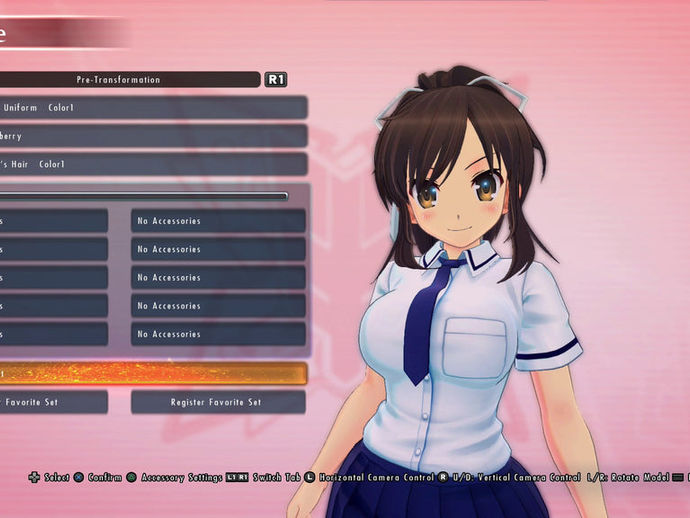Open the Uniform Color1 outfit option
690x518 pixels.
coord(150,107)
